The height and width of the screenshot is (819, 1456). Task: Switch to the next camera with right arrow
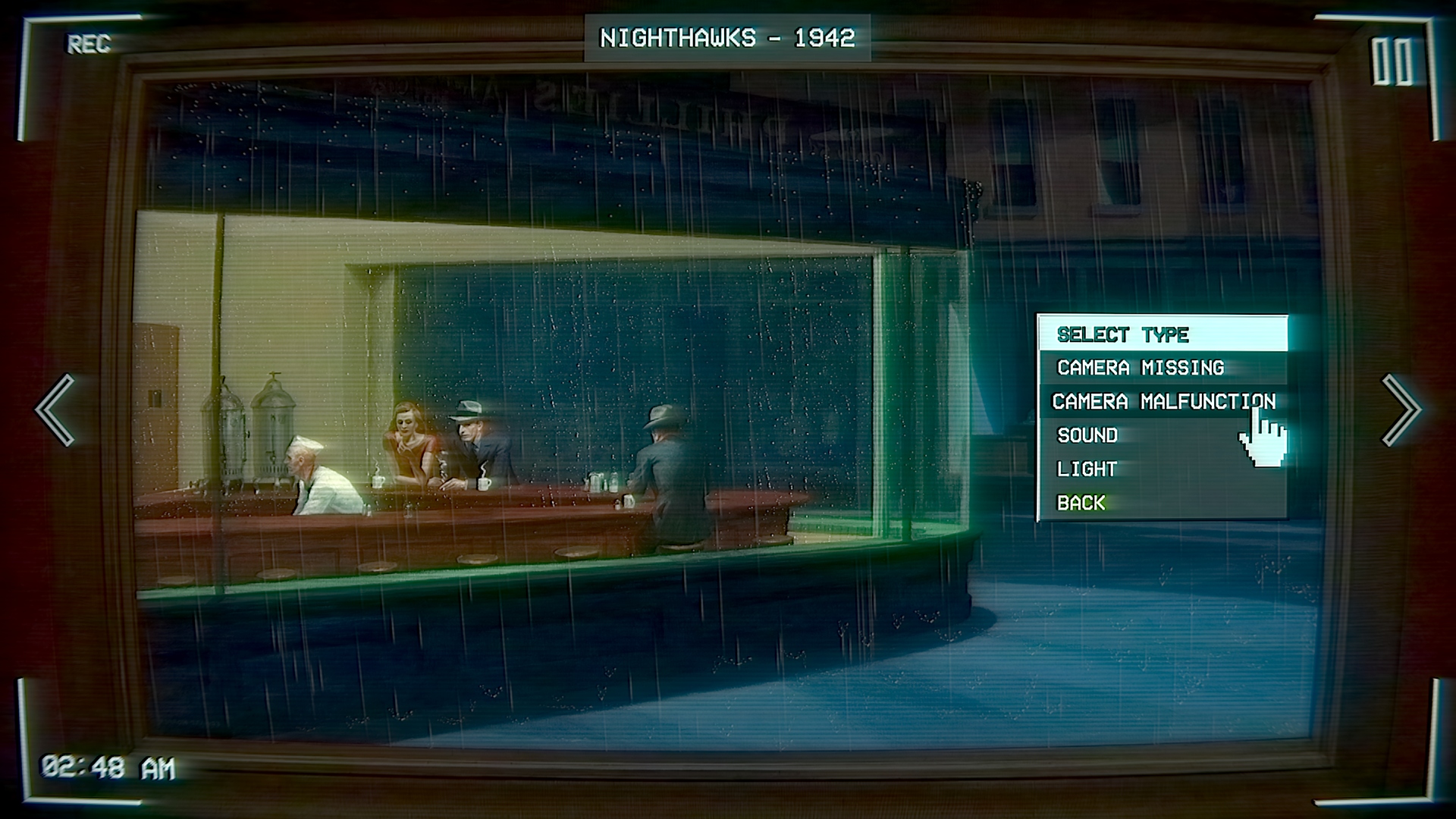pyautogui.click(x=1400, y=409)
